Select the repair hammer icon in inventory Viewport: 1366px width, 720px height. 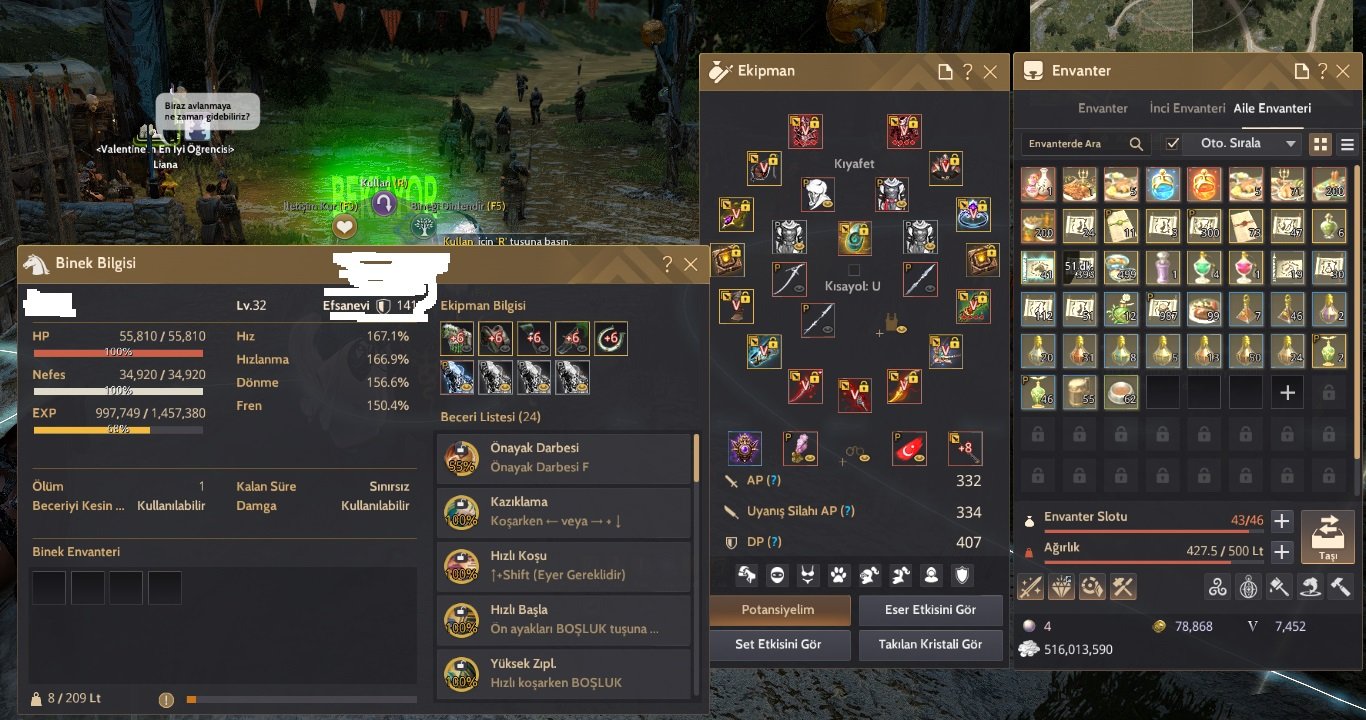point(1340,587)
